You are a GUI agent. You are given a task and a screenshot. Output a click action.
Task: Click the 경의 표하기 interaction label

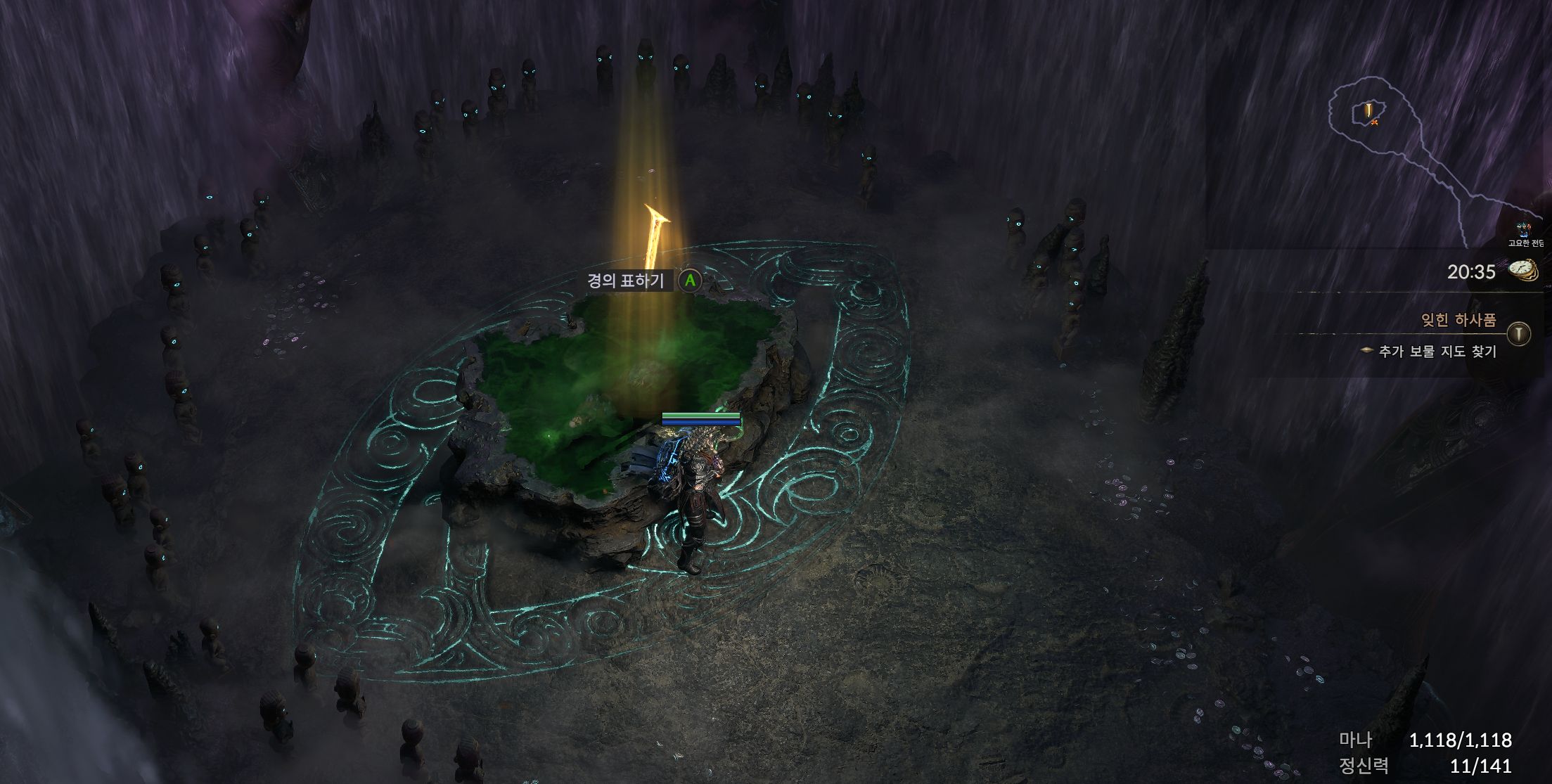626,281
